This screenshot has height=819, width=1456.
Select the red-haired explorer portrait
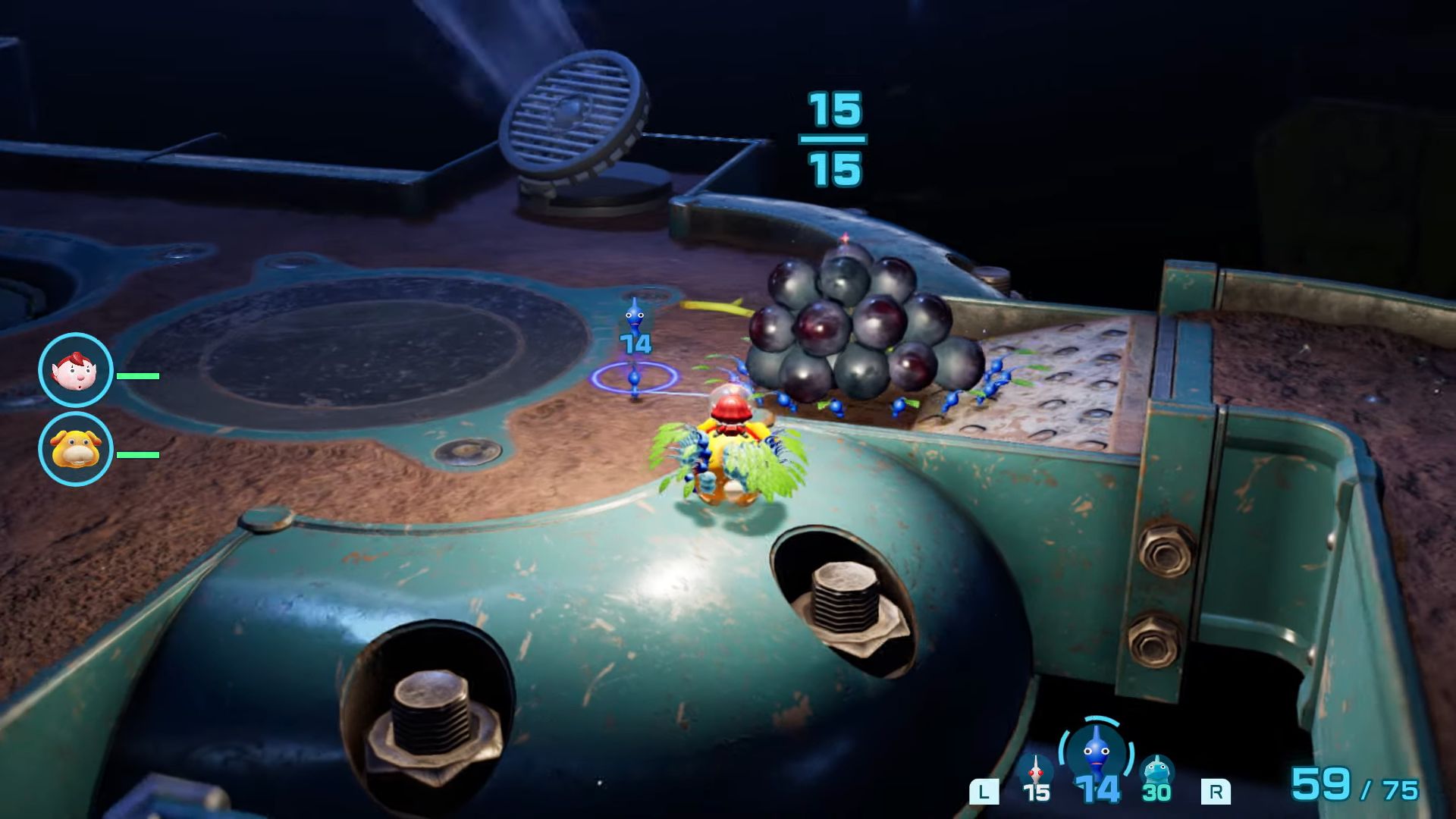(75, 370)
